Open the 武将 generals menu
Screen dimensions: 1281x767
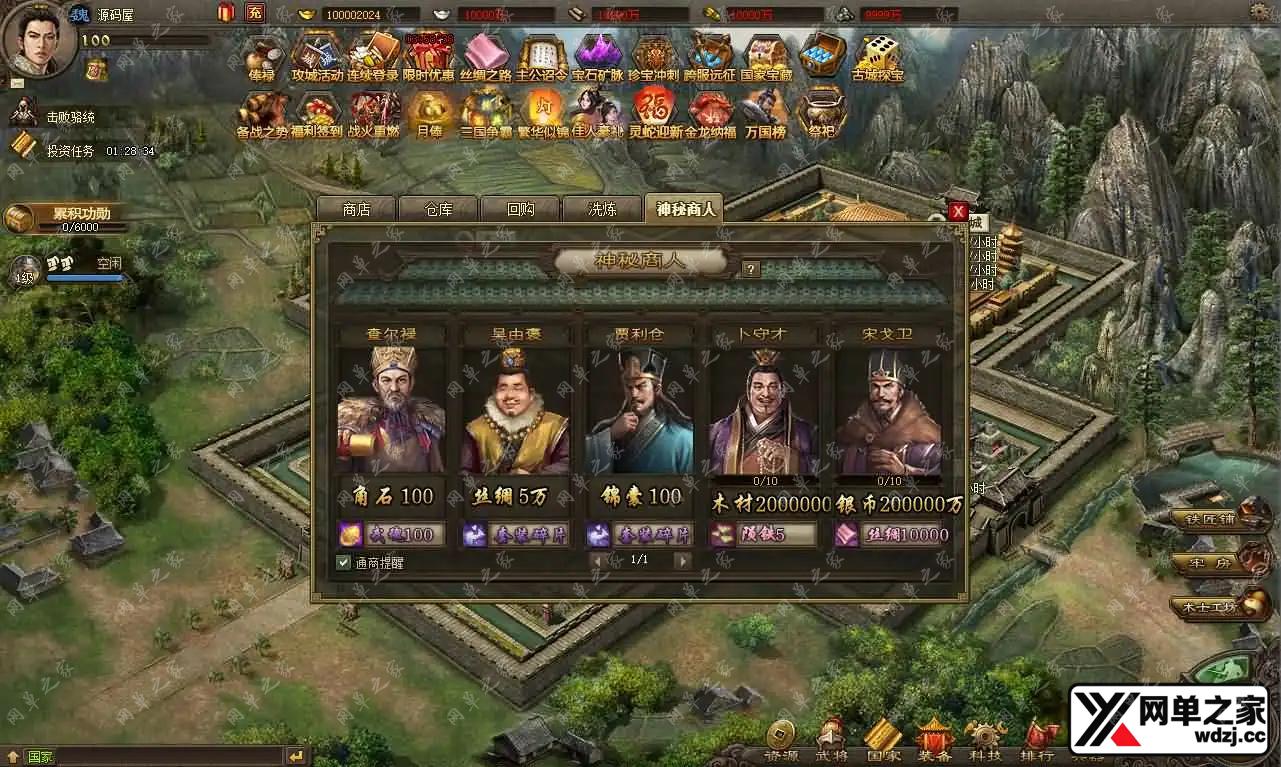[831, 740]
